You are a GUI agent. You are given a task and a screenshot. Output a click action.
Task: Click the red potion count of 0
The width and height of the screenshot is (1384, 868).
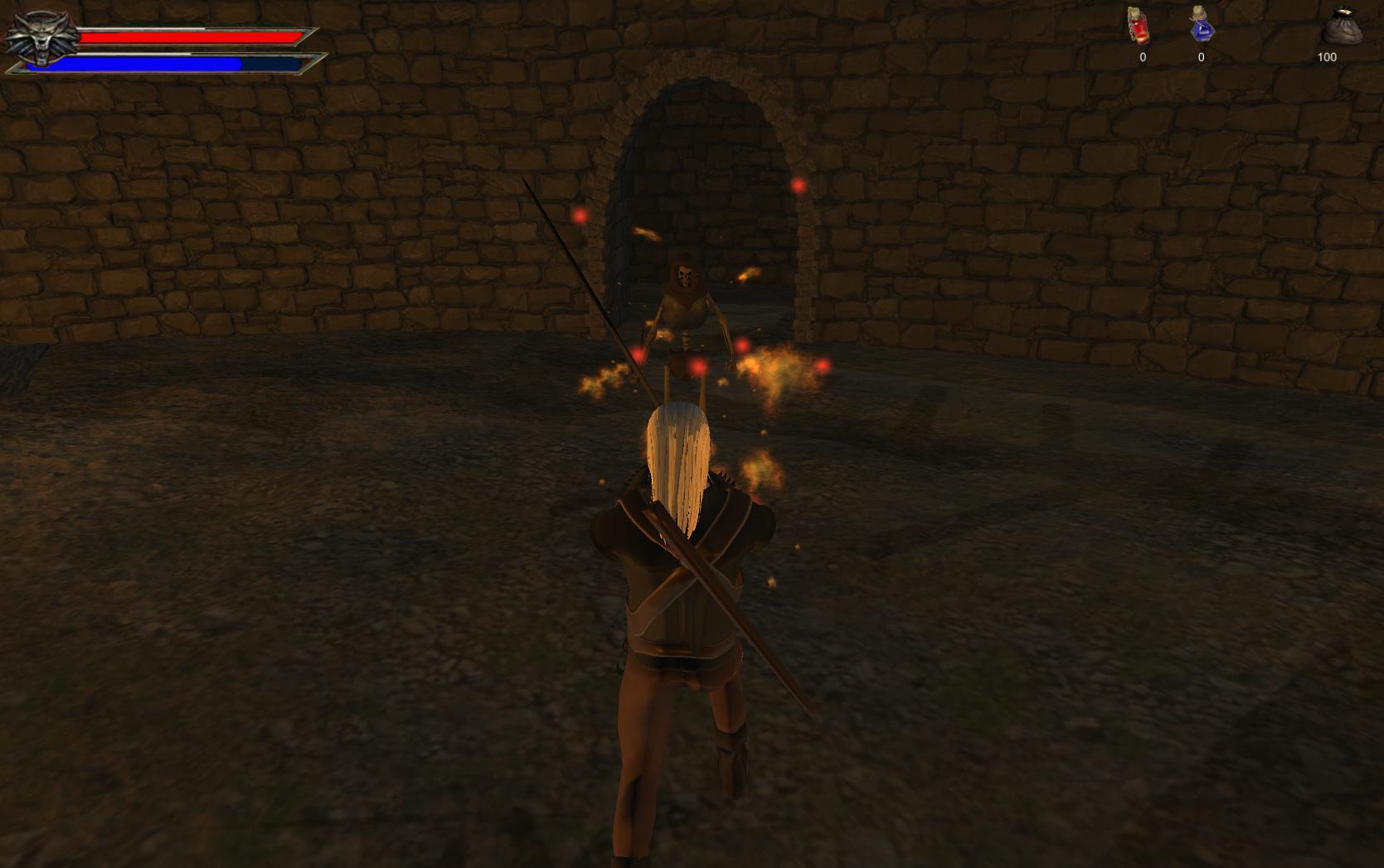tap(1142, 56)
